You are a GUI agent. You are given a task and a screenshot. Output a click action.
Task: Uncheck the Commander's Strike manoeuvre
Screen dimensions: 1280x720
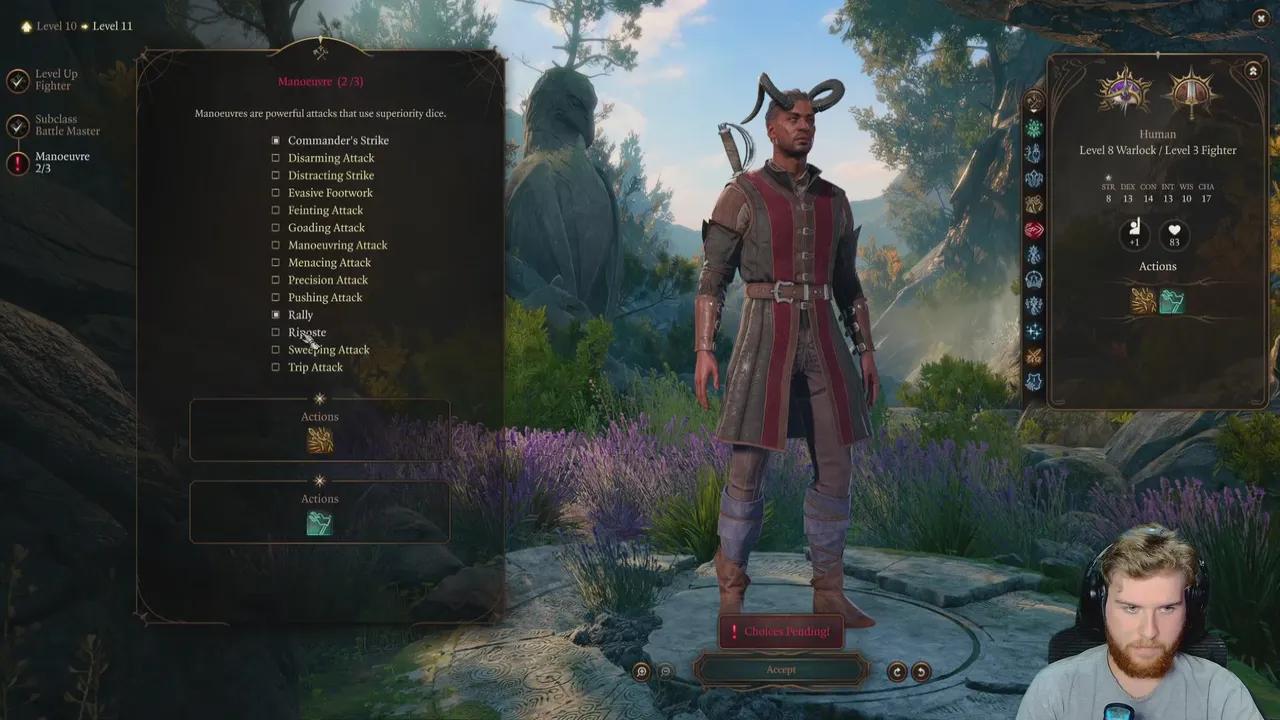275,140
